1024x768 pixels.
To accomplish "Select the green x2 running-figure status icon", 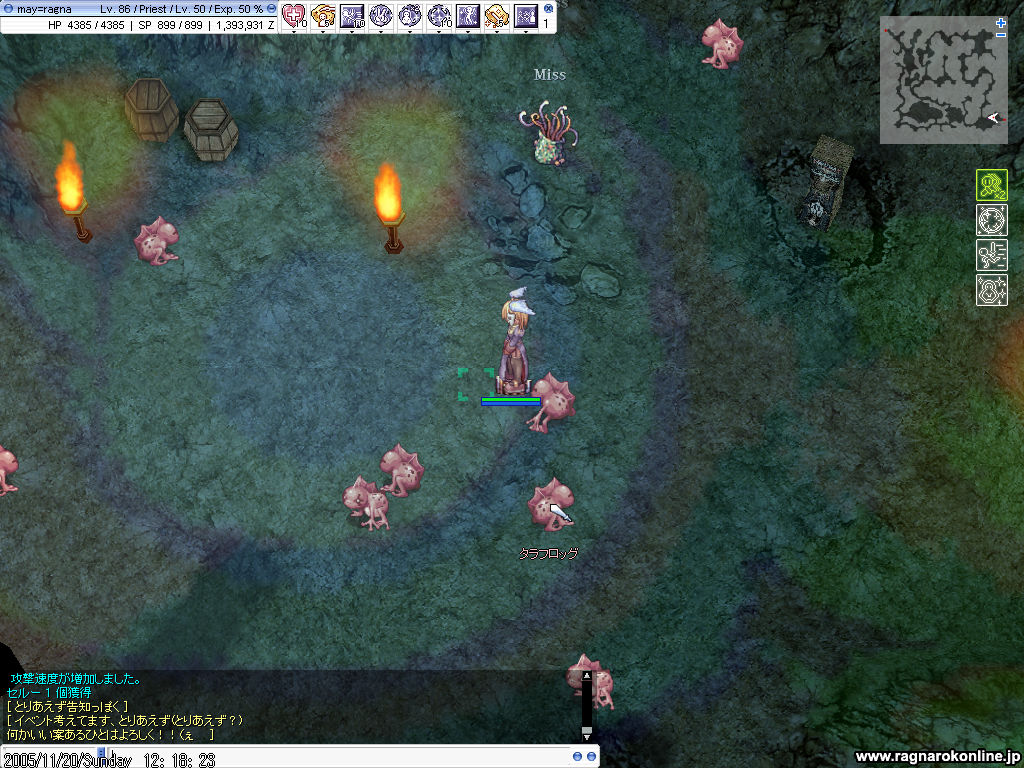I will click(991, 185).
